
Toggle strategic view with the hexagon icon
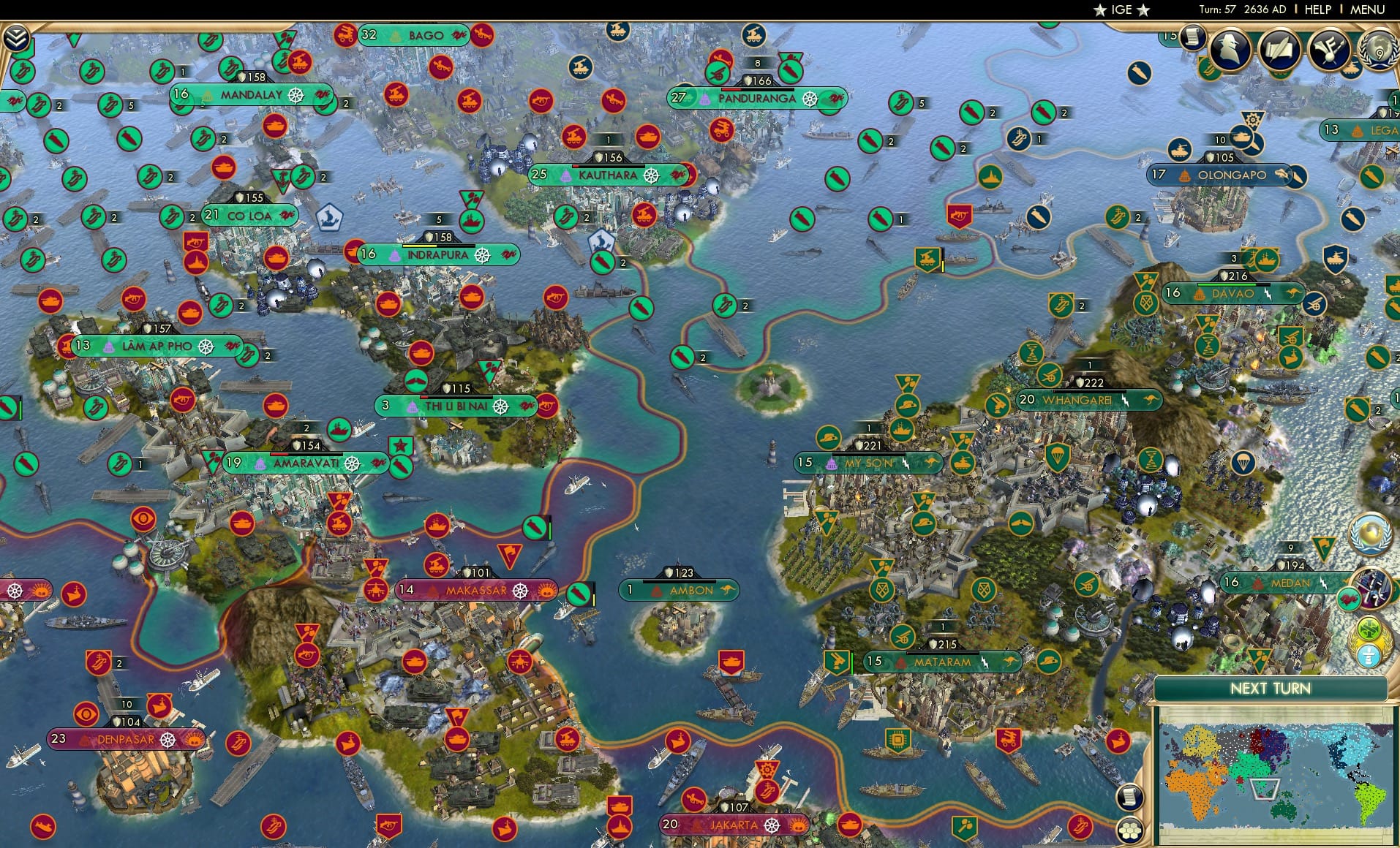(x=1130, y=830)
